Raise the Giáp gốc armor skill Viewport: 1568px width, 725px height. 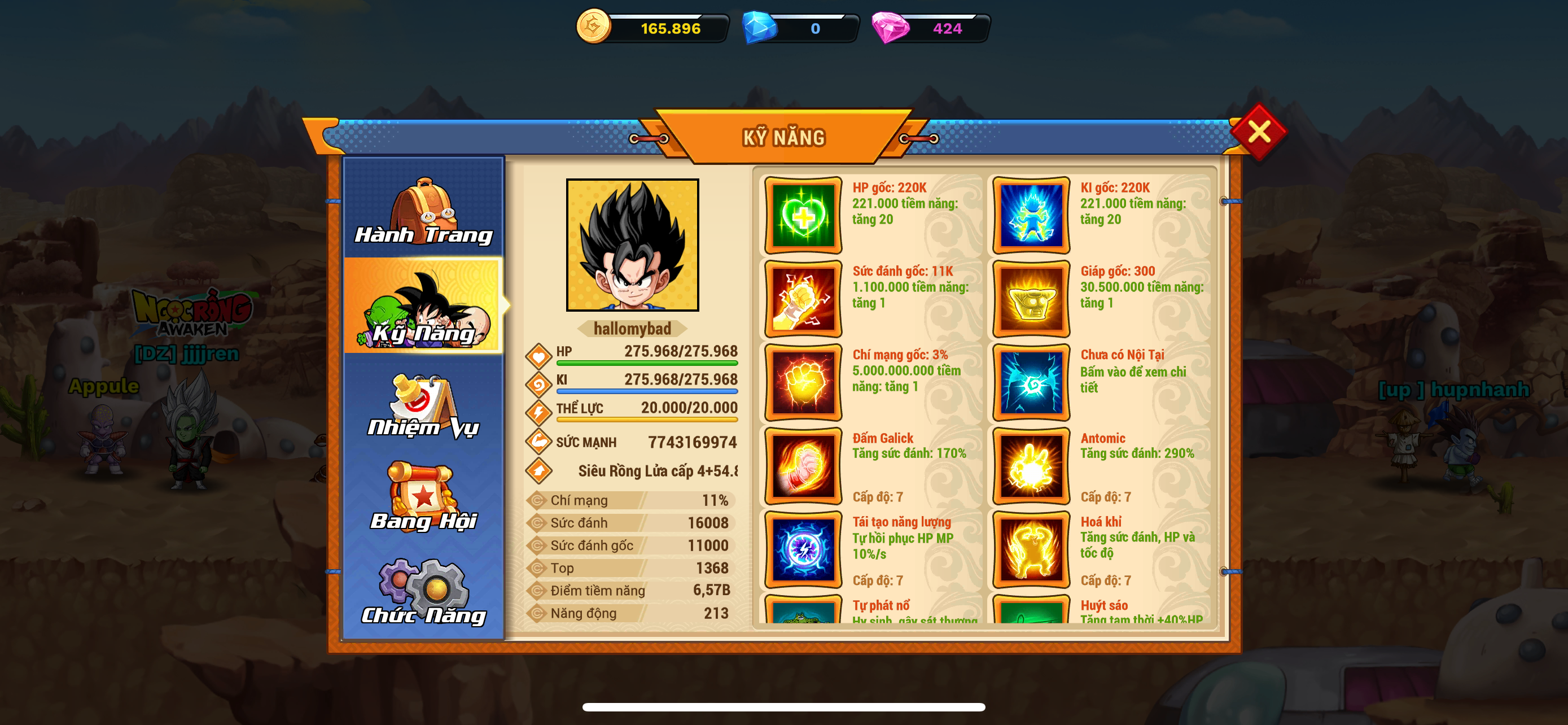[1031, 299]
